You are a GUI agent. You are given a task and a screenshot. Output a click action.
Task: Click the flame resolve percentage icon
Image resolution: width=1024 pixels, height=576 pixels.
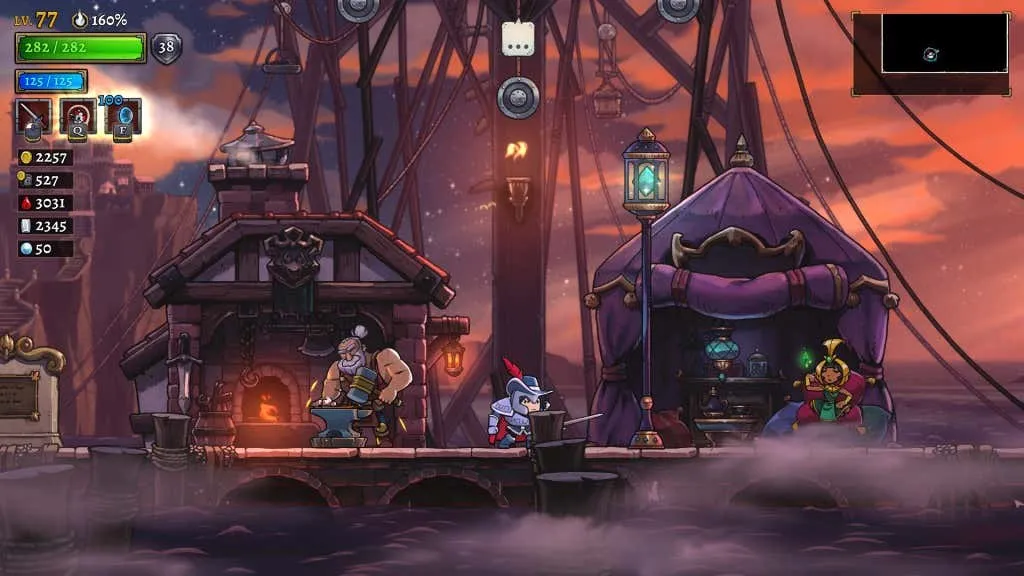(x=80, y=19)
